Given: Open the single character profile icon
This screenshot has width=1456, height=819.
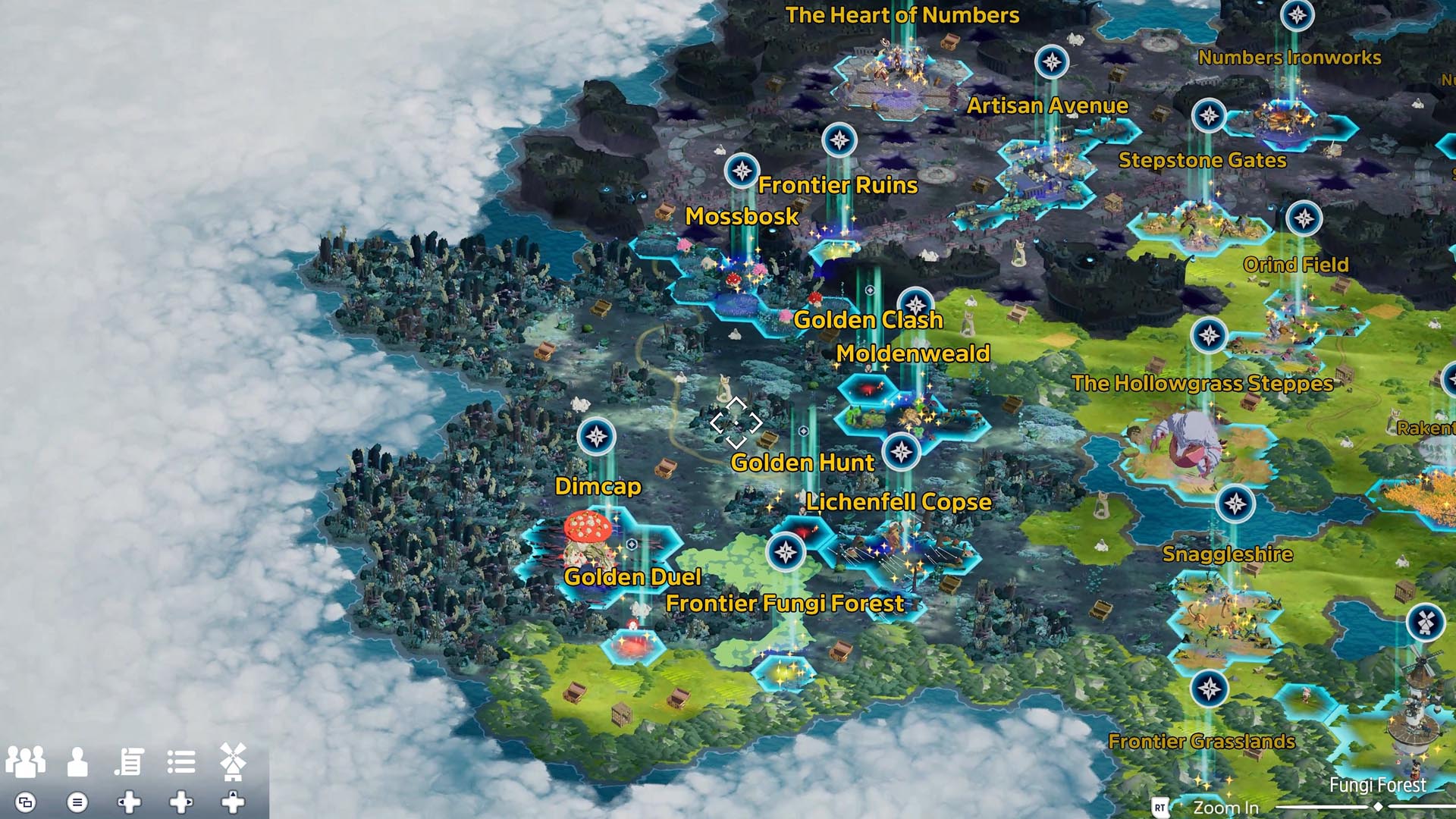Looking at the screenshot, I should (77, 761).
